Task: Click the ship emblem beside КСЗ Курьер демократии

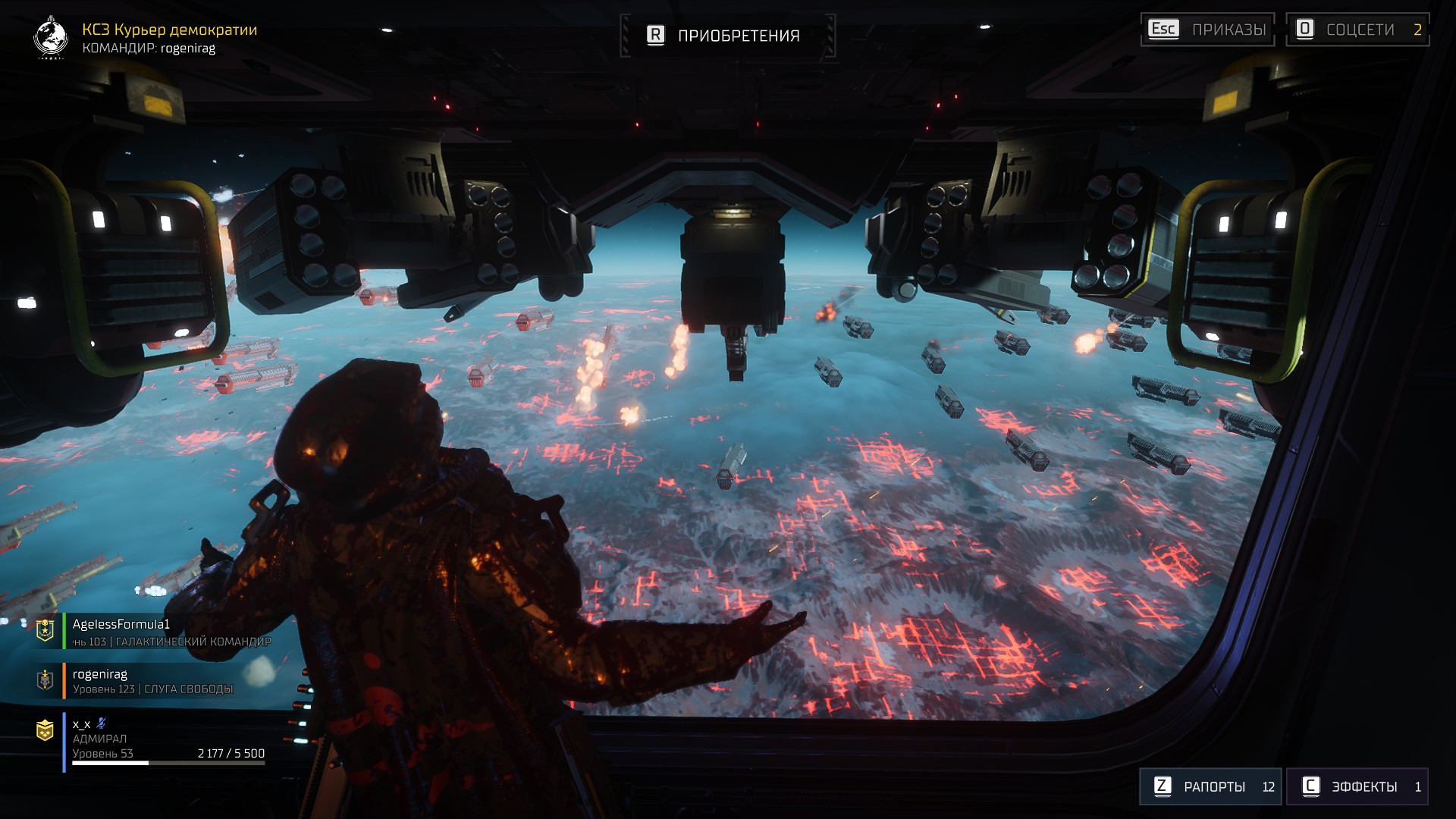Action: pyautogui.click(x=51, y=37)
